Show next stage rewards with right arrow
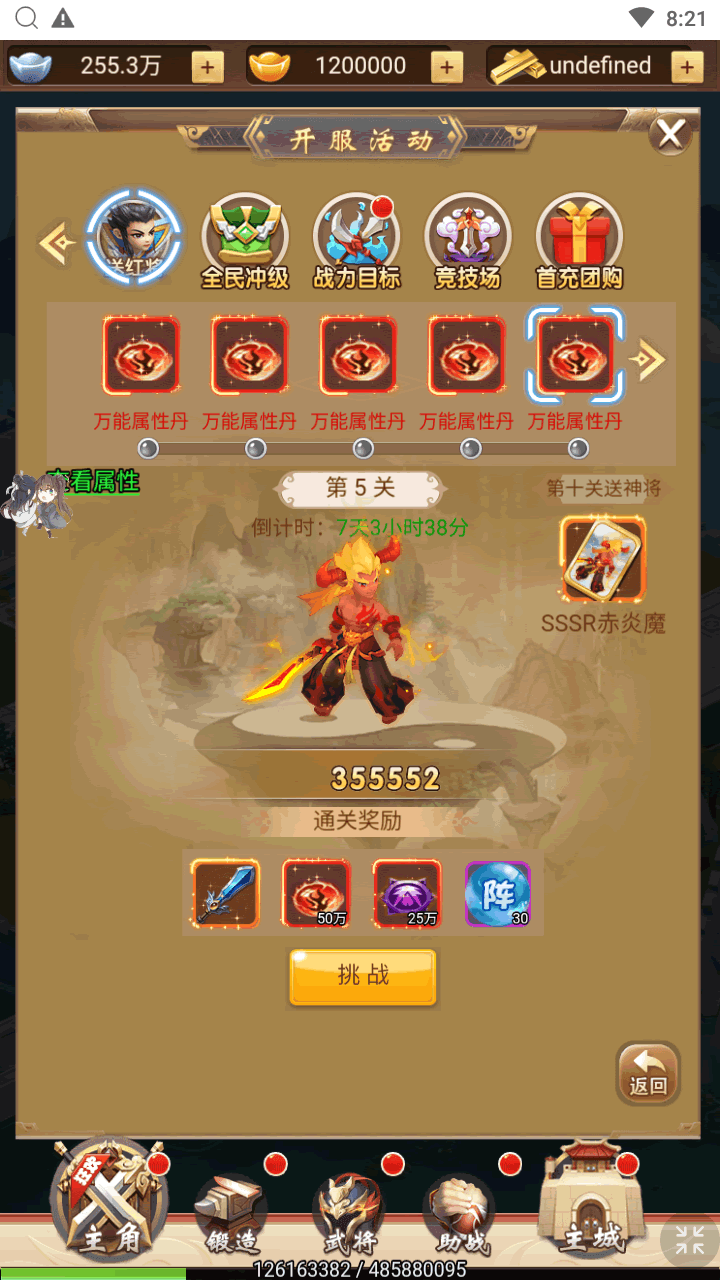The image size is (720, 1280). pyautogui.click(x=651, y=360)
